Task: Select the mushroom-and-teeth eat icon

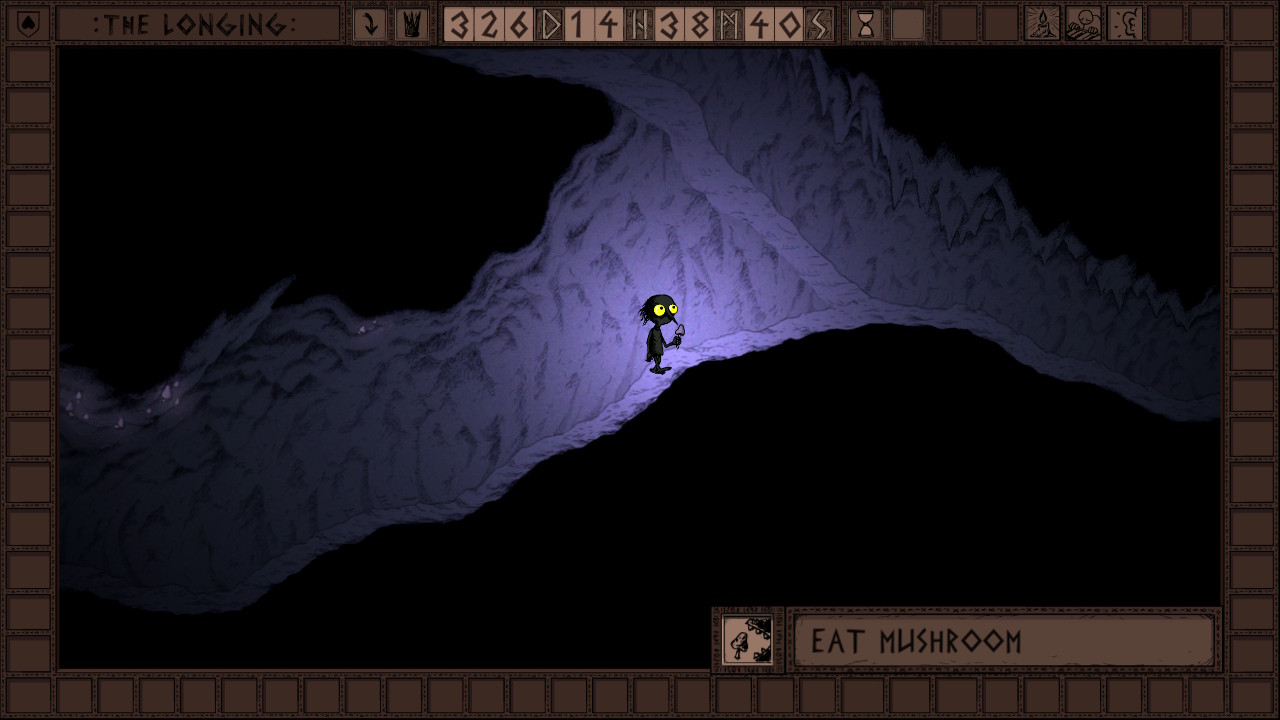Action: [747, 640]
